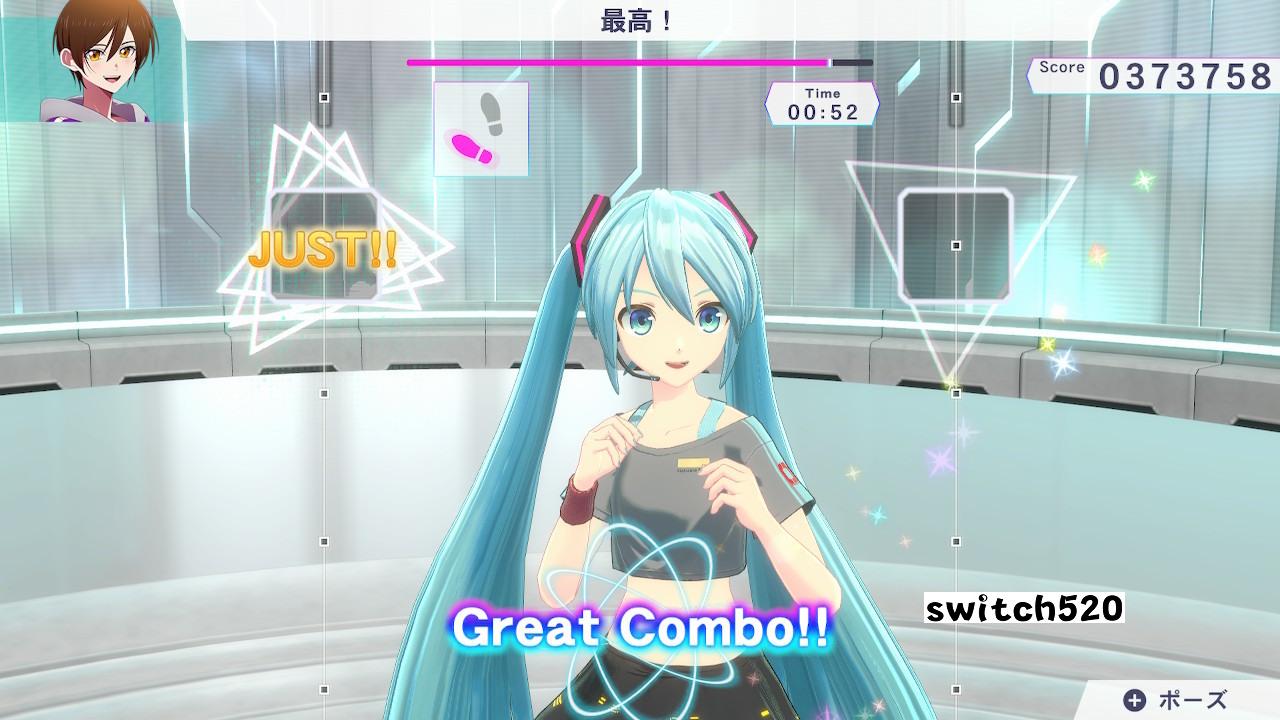Click the pink song progress bar
The height and width of the screenshot is (720, 1280).
[x=620, y=61]
